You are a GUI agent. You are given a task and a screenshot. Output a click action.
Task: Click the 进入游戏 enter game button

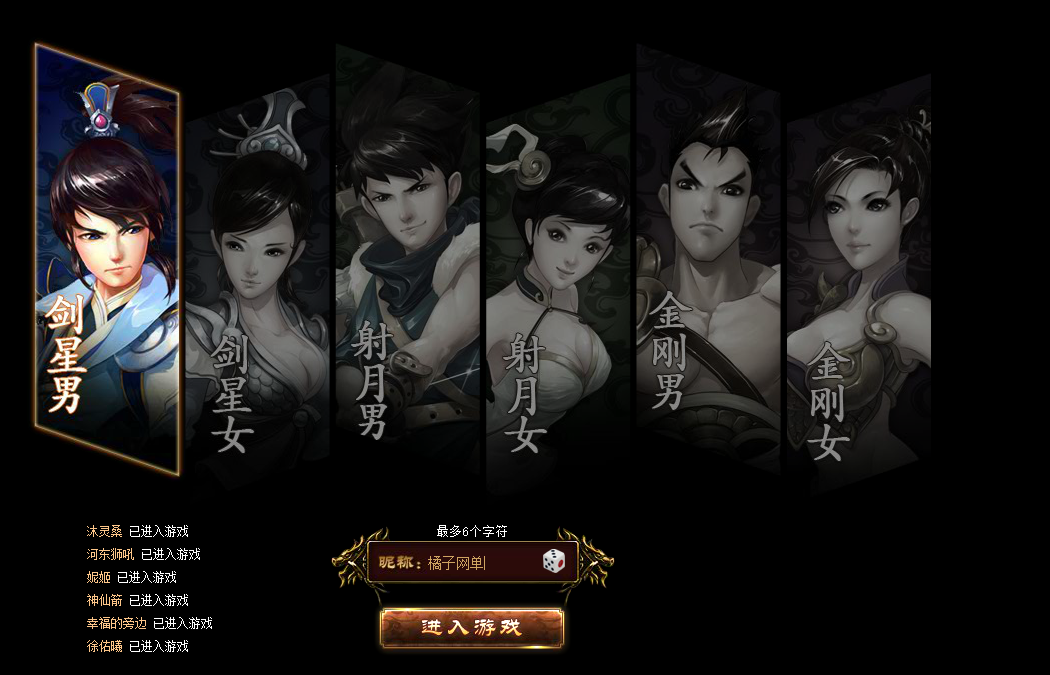tap(472, 628)
